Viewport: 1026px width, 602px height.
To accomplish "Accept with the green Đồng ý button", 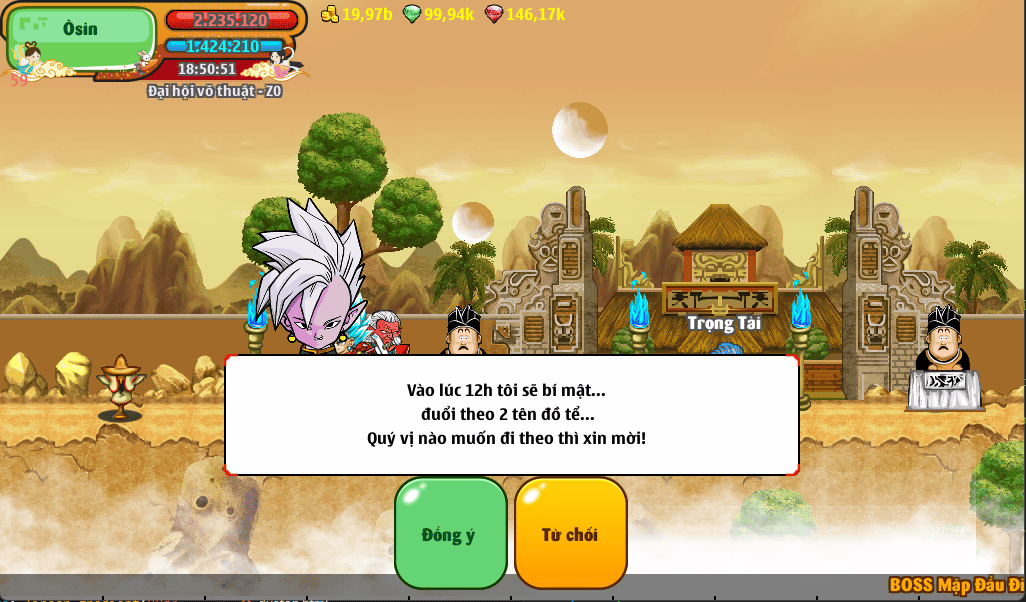I will (x=450, y=533).
